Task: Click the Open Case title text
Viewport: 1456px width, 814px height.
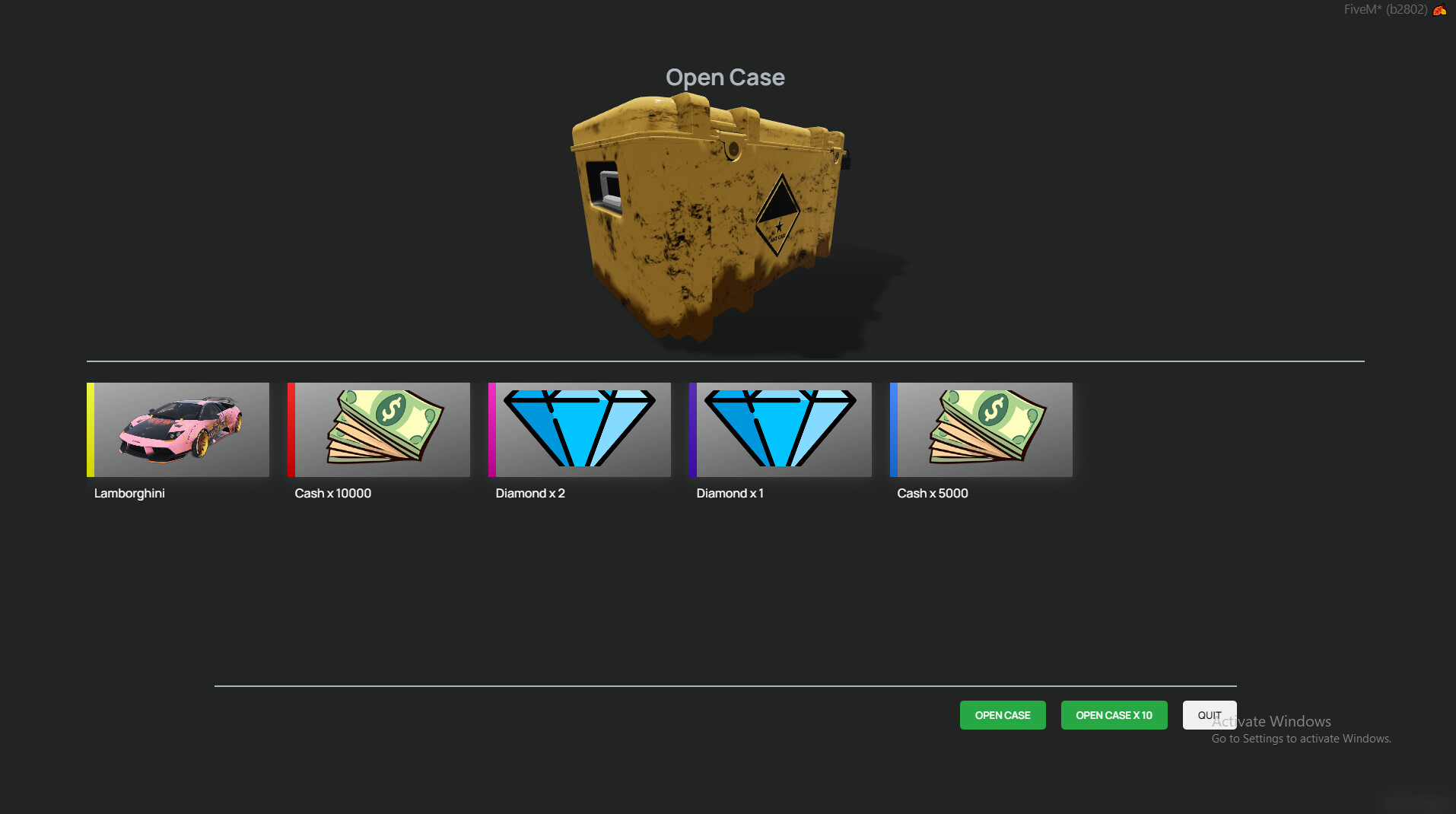Action: pos(725,77)
